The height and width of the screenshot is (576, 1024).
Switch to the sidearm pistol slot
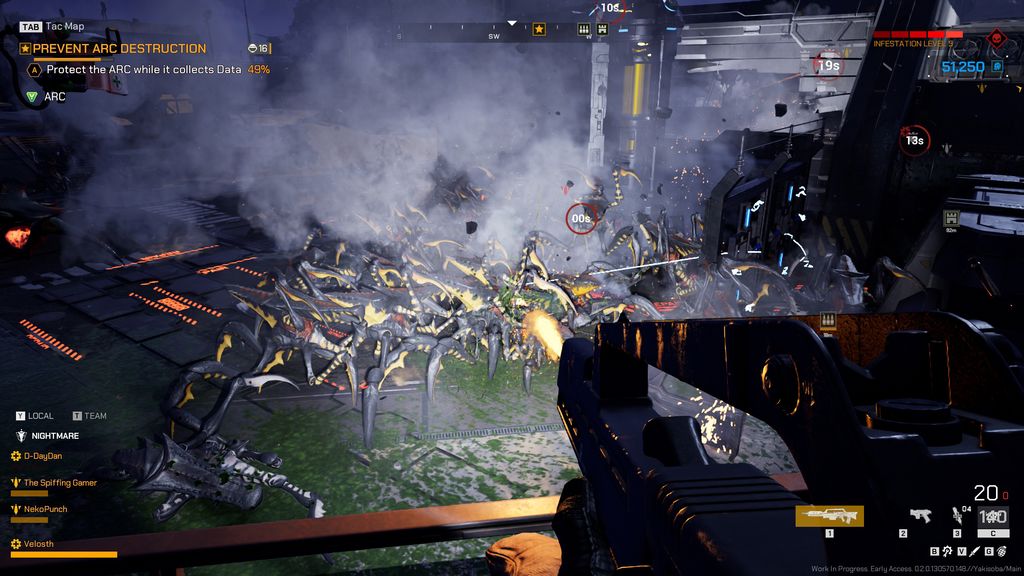920,516
